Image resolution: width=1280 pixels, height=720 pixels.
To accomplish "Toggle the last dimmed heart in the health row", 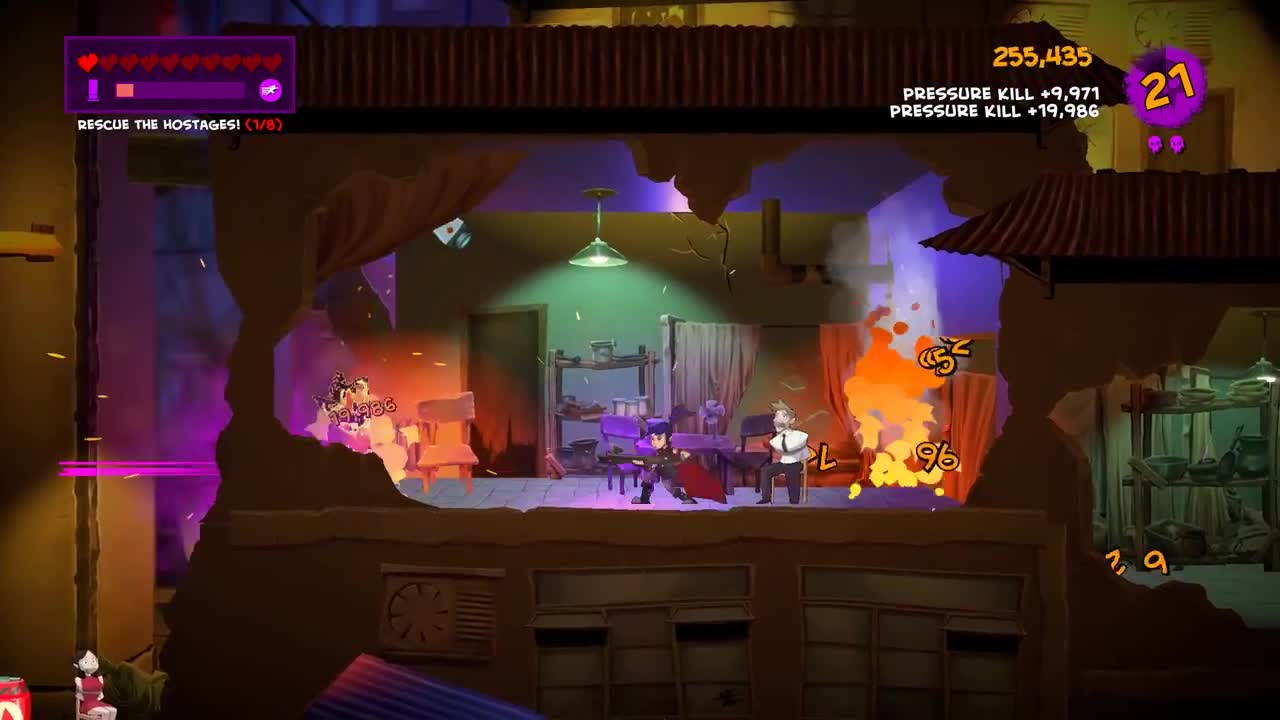I will click(273, 62).
